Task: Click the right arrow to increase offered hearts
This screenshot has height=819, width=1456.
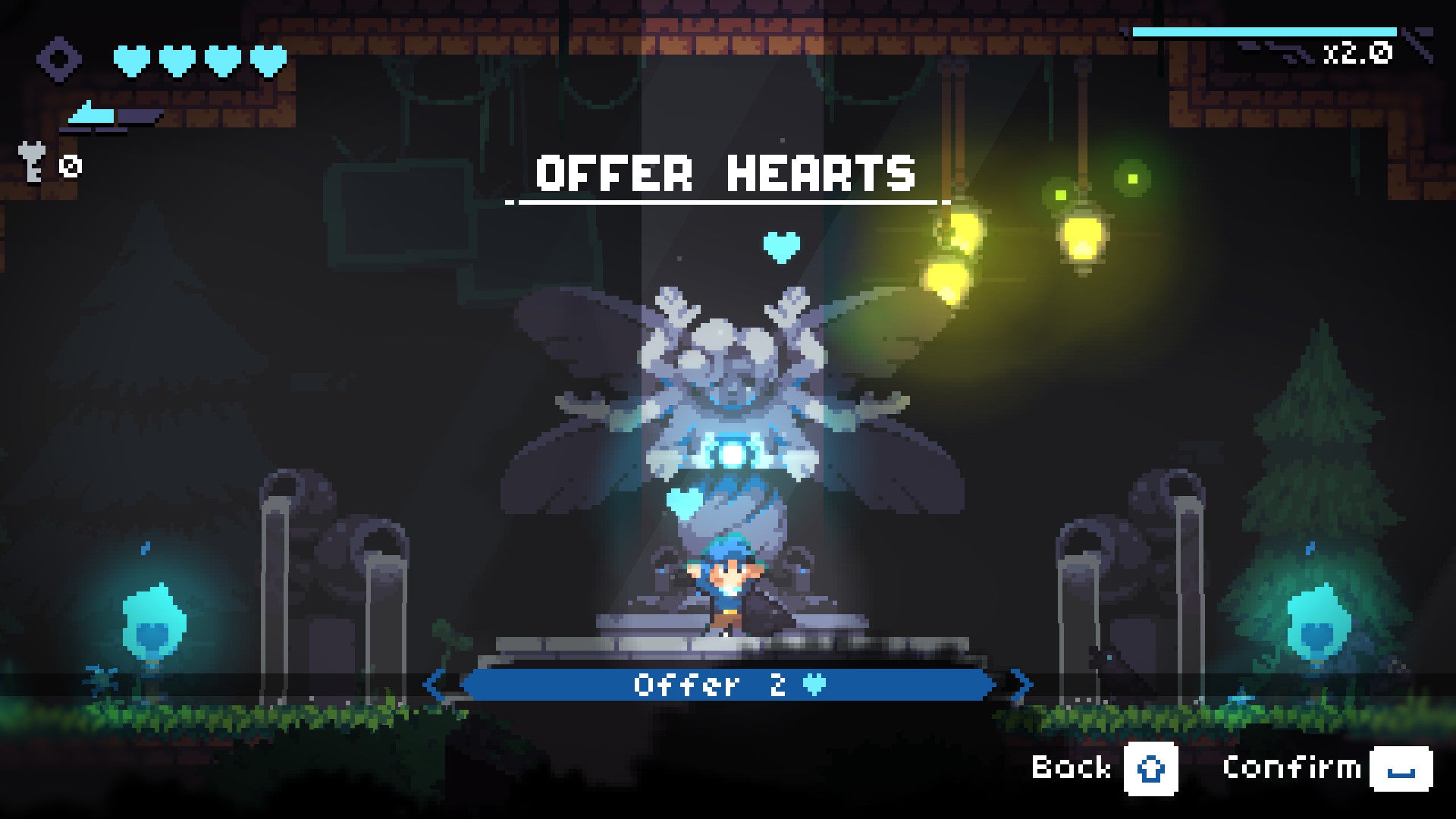Action: tap(1018, 685)
